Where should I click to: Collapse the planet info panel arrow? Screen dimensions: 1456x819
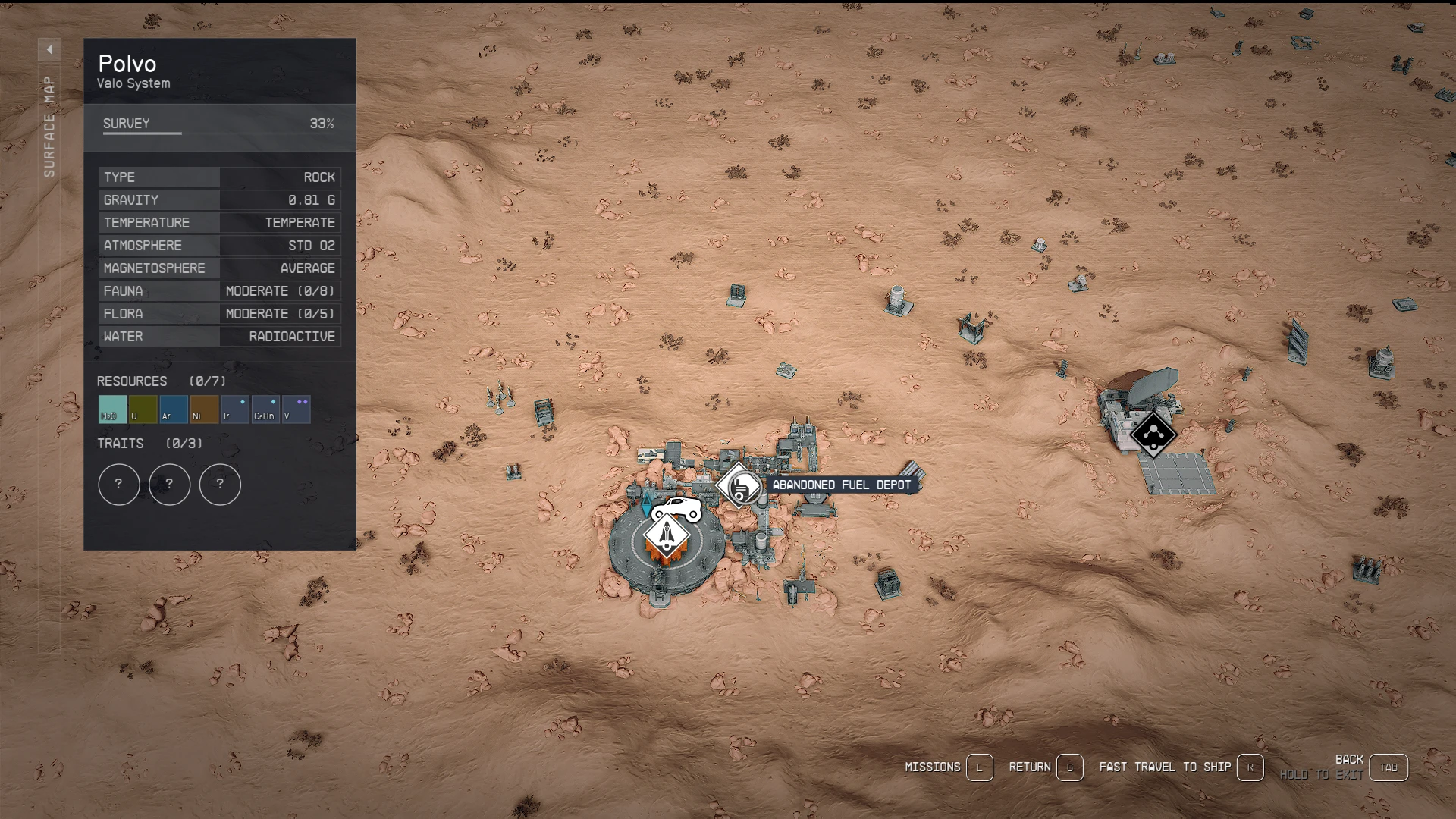(49, 49)
